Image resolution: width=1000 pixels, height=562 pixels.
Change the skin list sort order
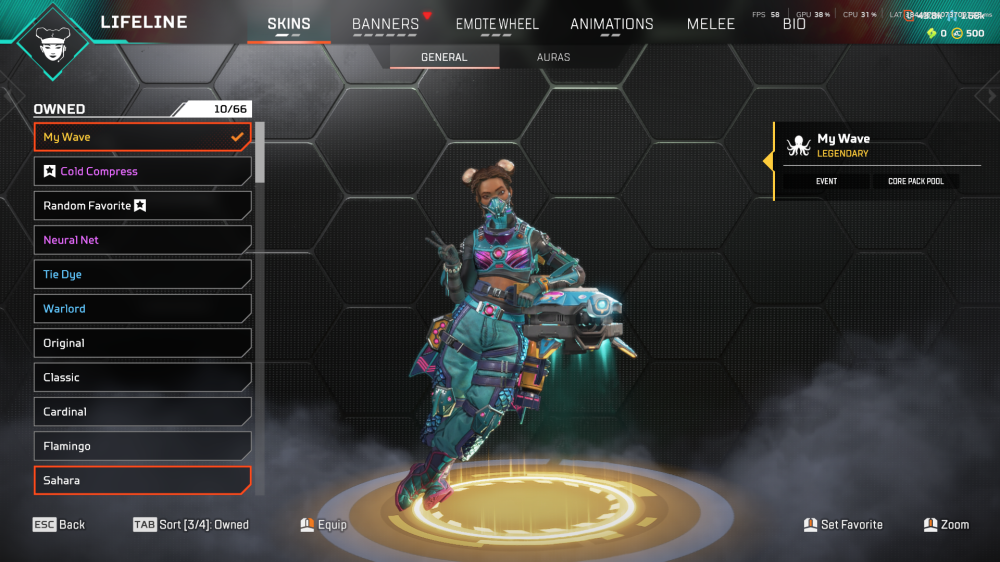(191, 524)
